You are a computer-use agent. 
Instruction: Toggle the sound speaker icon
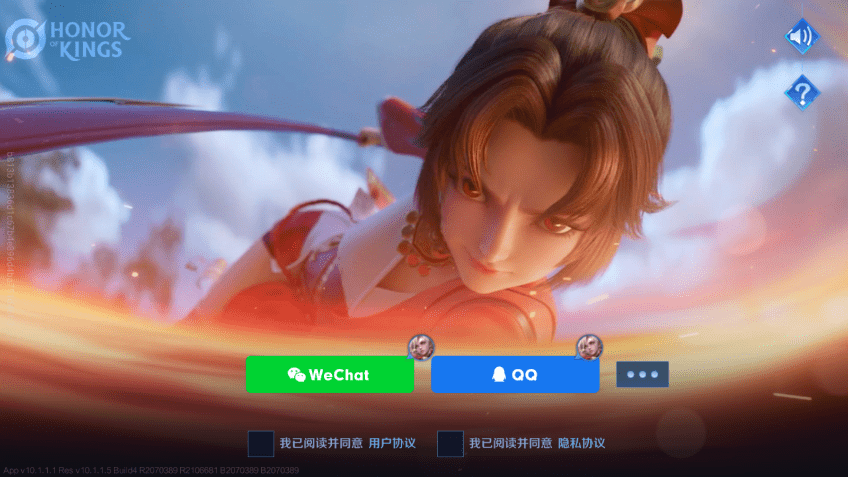[x=801, y=38]
